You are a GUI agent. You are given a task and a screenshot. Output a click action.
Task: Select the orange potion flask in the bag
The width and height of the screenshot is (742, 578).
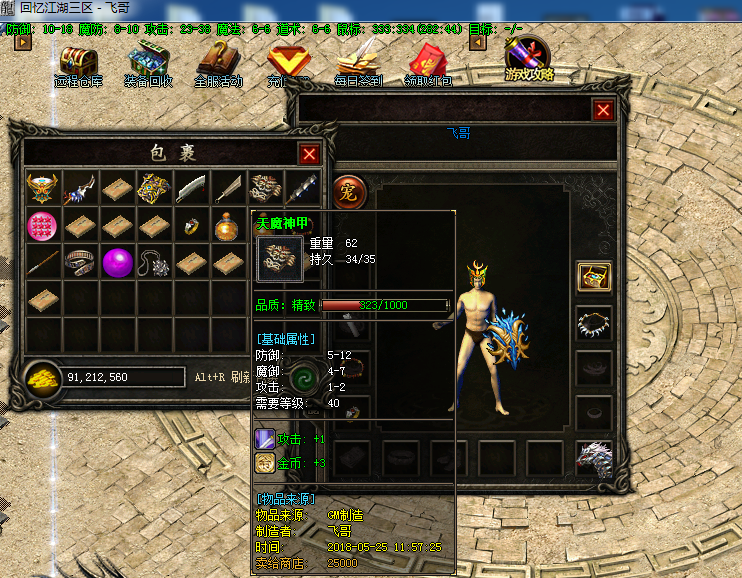[x=227, y=226]
